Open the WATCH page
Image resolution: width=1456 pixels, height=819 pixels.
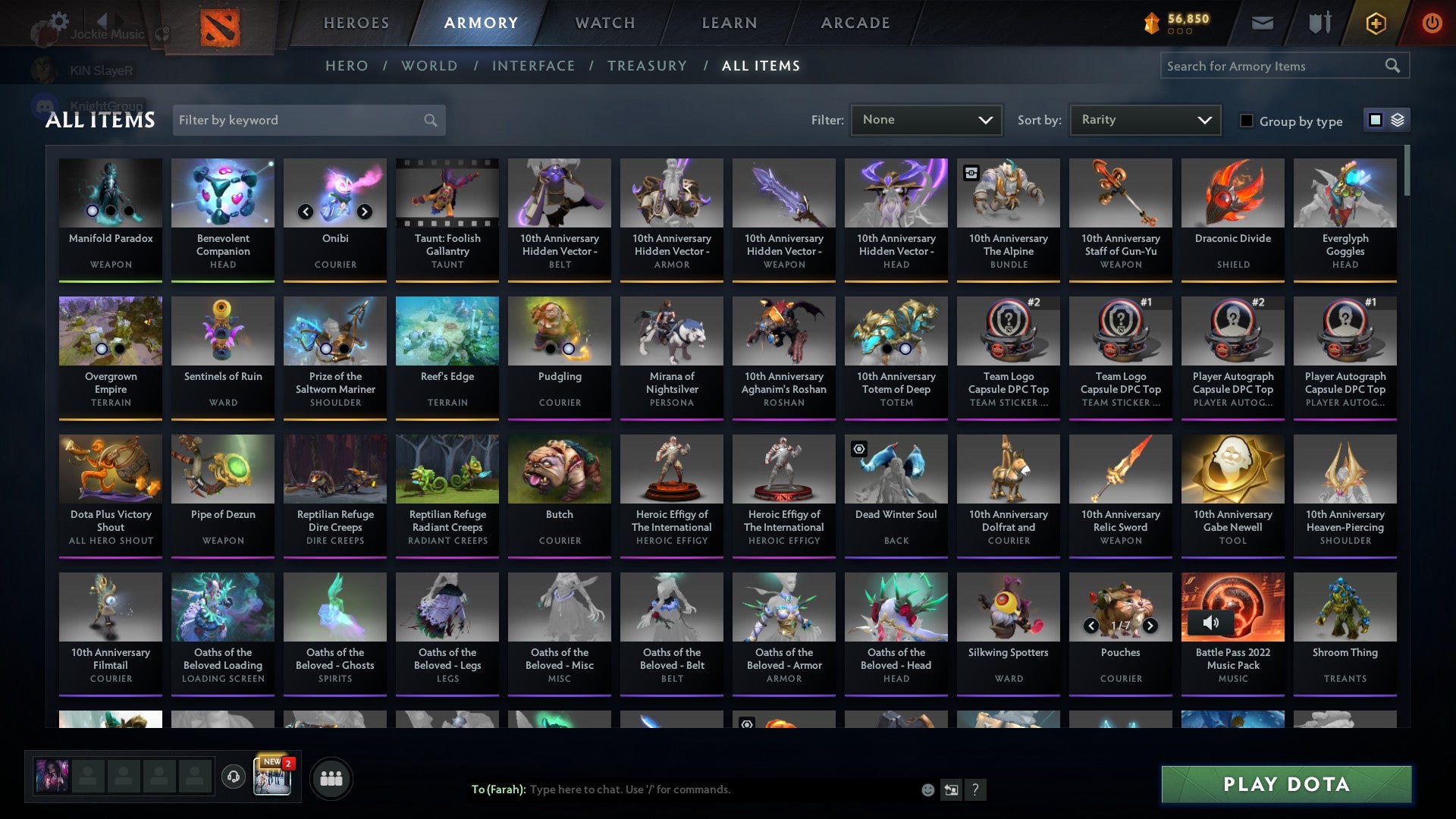(604, 23)
